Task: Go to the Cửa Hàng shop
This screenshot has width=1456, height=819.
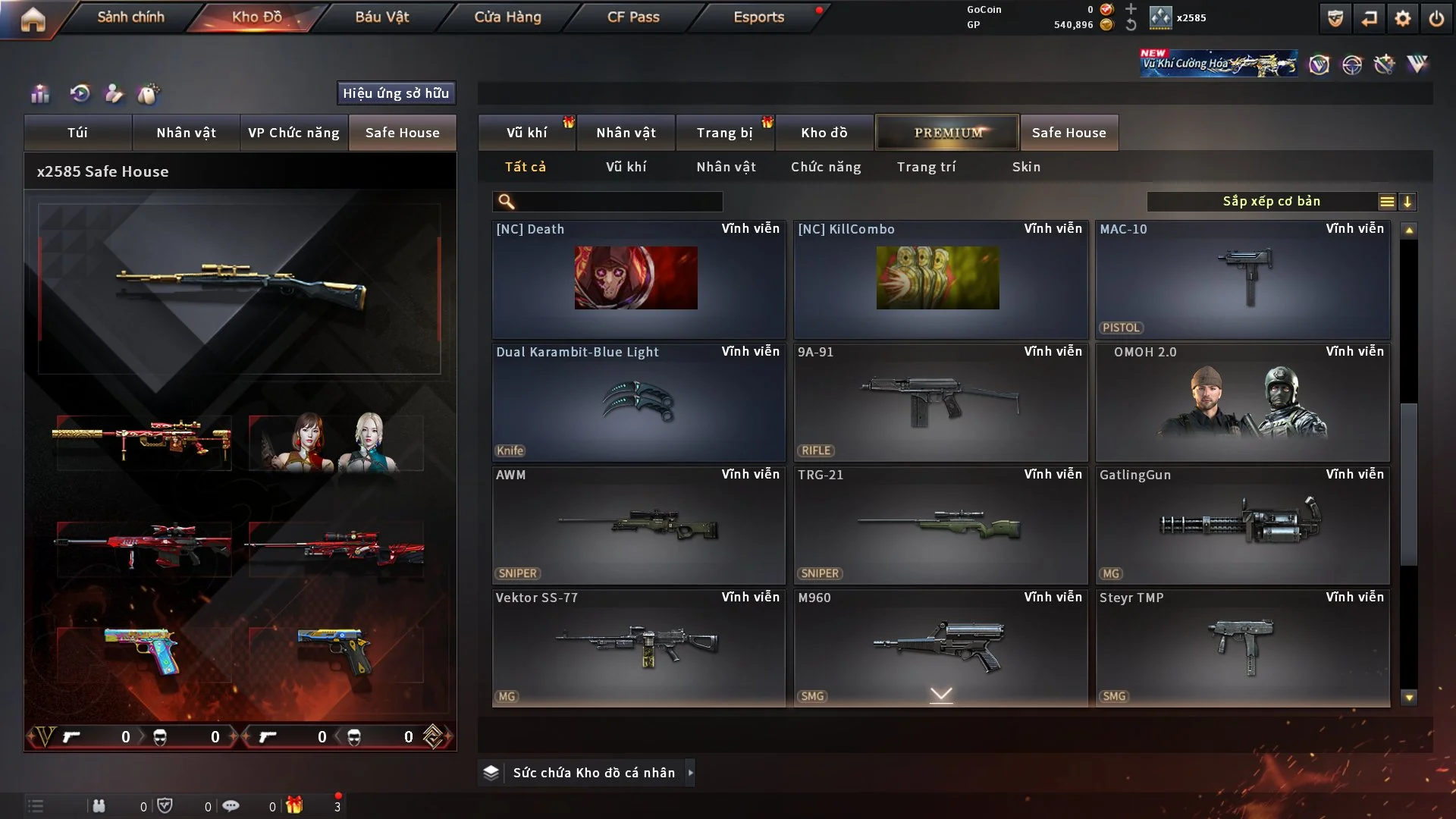Action: 507,17
